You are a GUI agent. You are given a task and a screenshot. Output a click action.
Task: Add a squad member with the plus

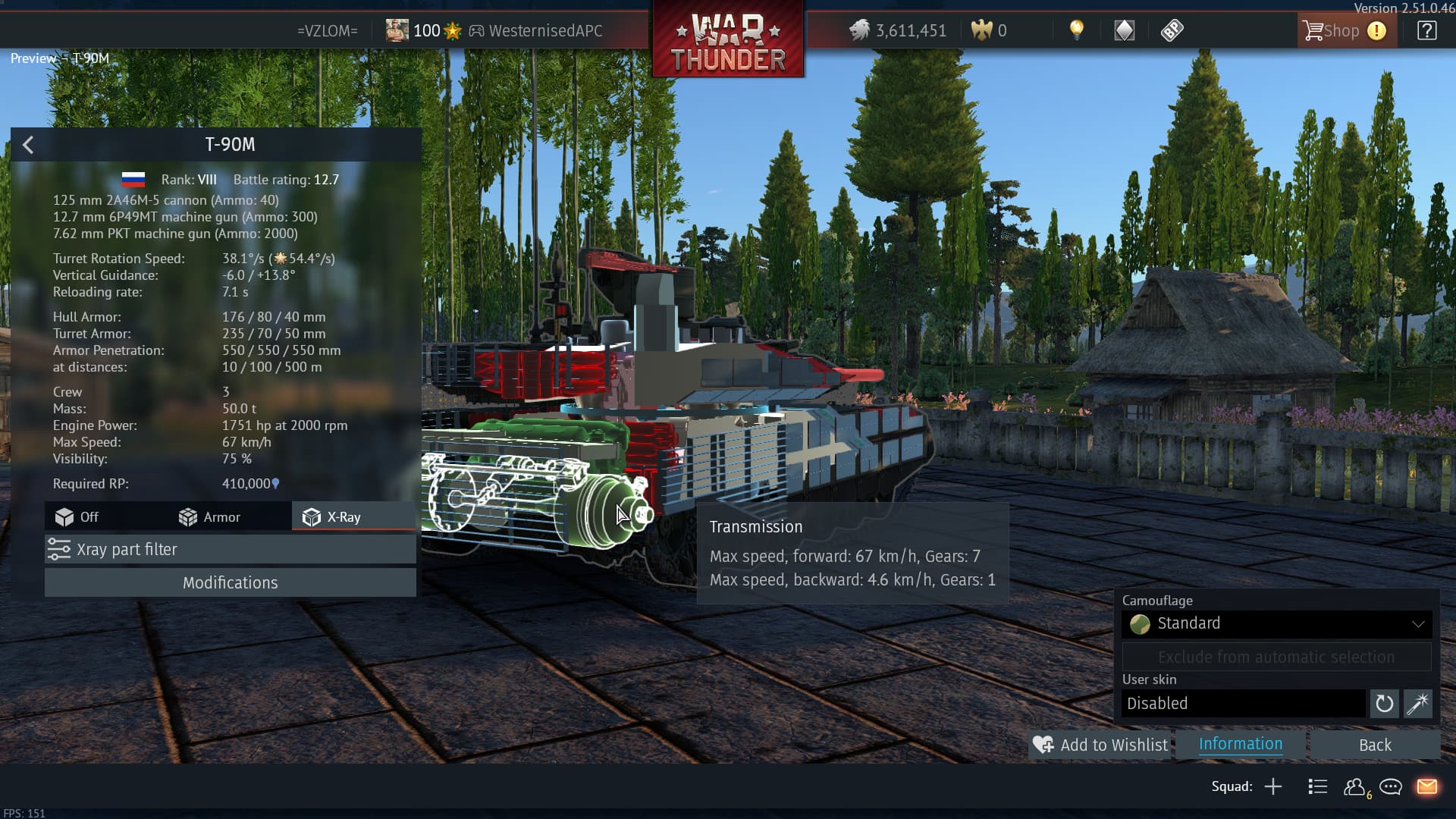(1273, 786)
